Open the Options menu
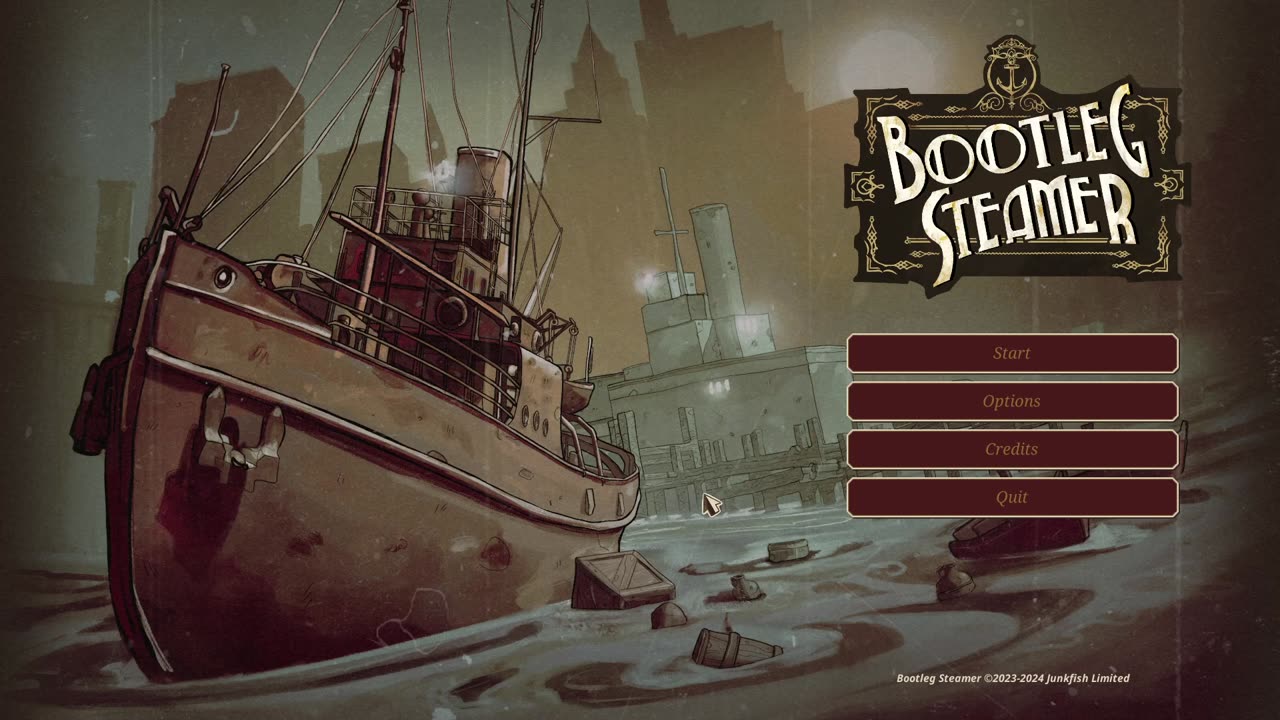Image resolution: width=1280 pixels, height=720 pixels. pos(1012,401)
